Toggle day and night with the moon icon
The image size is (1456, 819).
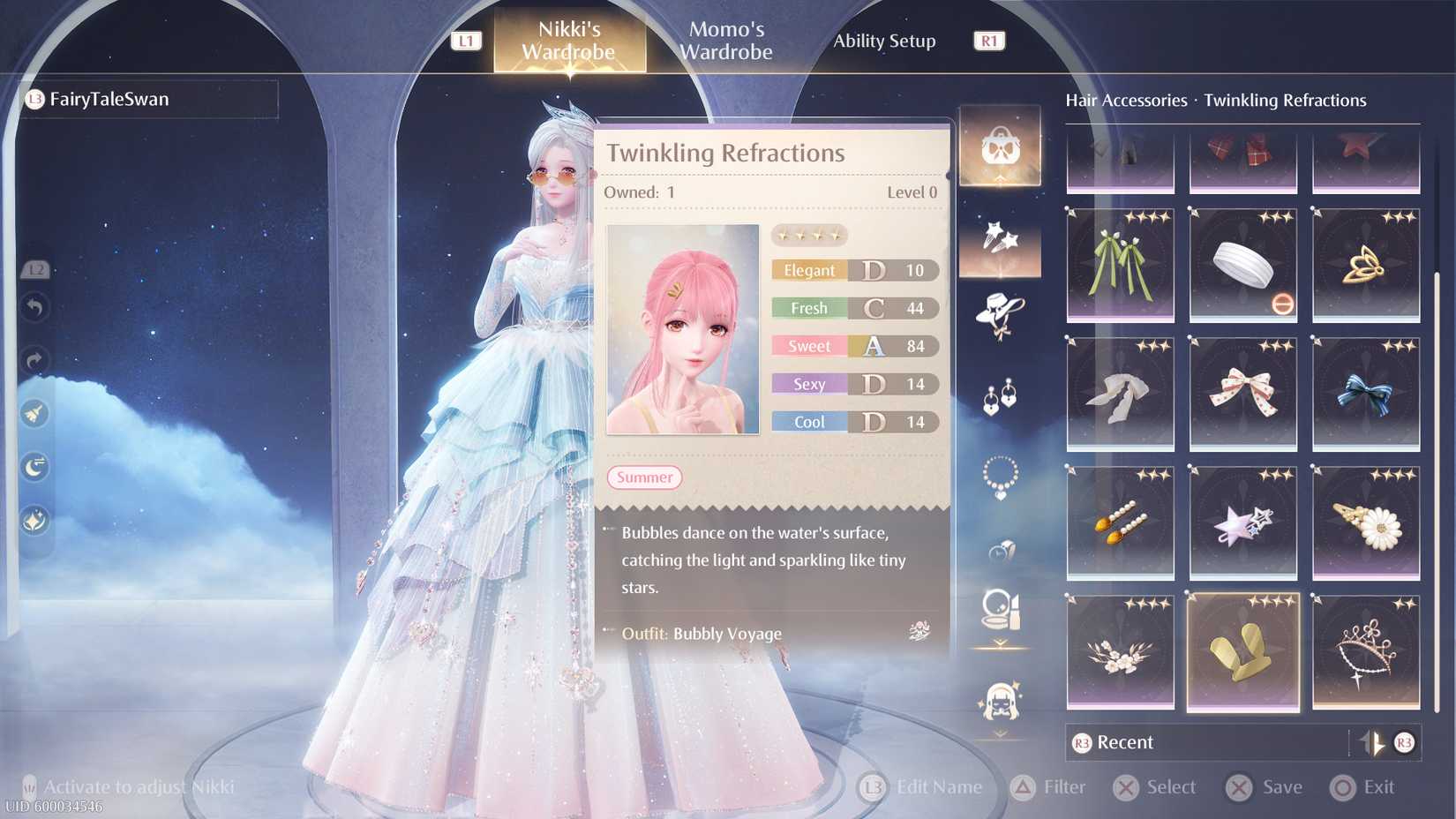click(35, 466)
